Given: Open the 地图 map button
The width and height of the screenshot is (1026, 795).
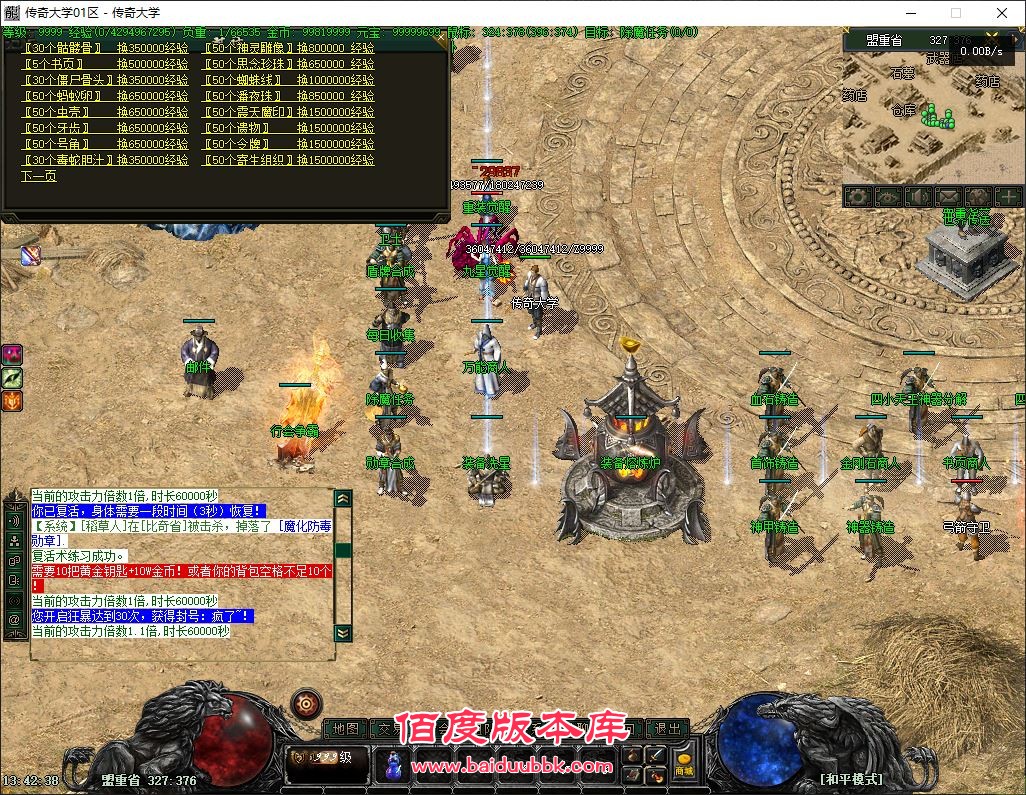Looking at the screenshot, I should (346, 729).
